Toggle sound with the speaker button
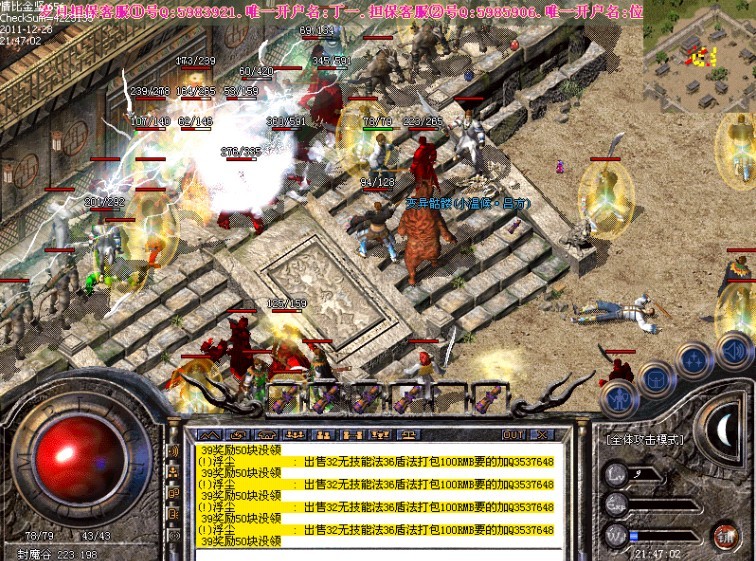 735,350
